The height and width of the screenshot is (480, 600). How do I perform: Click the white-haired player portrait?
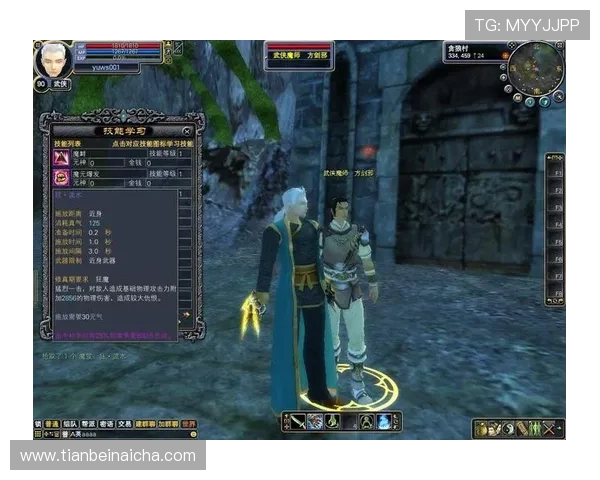pos(50,60)
